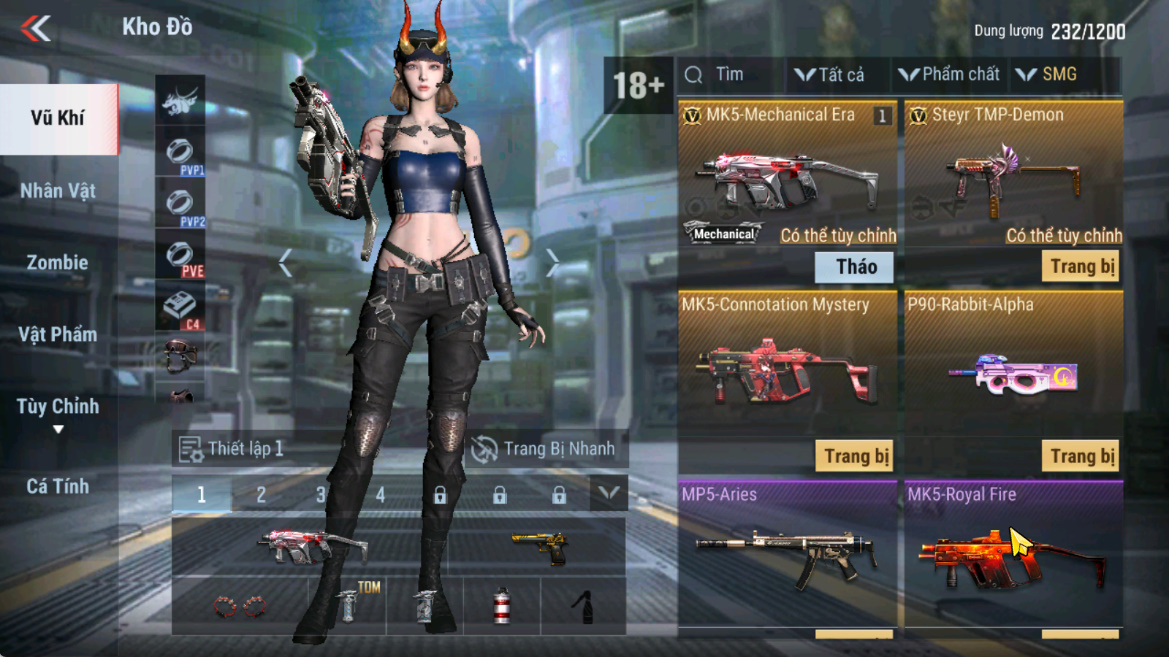1169x657 pixels.
Task: Equip the MK5-Connotation Mystery
Action: pos(854,457)
